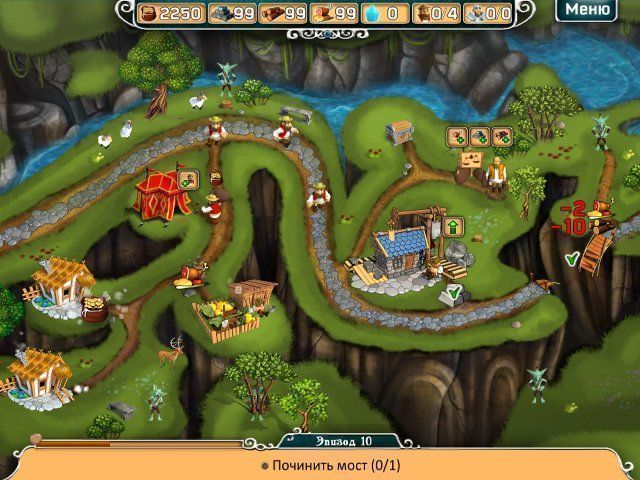Viewport: 640px width, 480px height.
Task: Click the green upgrade arrow by the quarry
Action: (x=452, y=226)
